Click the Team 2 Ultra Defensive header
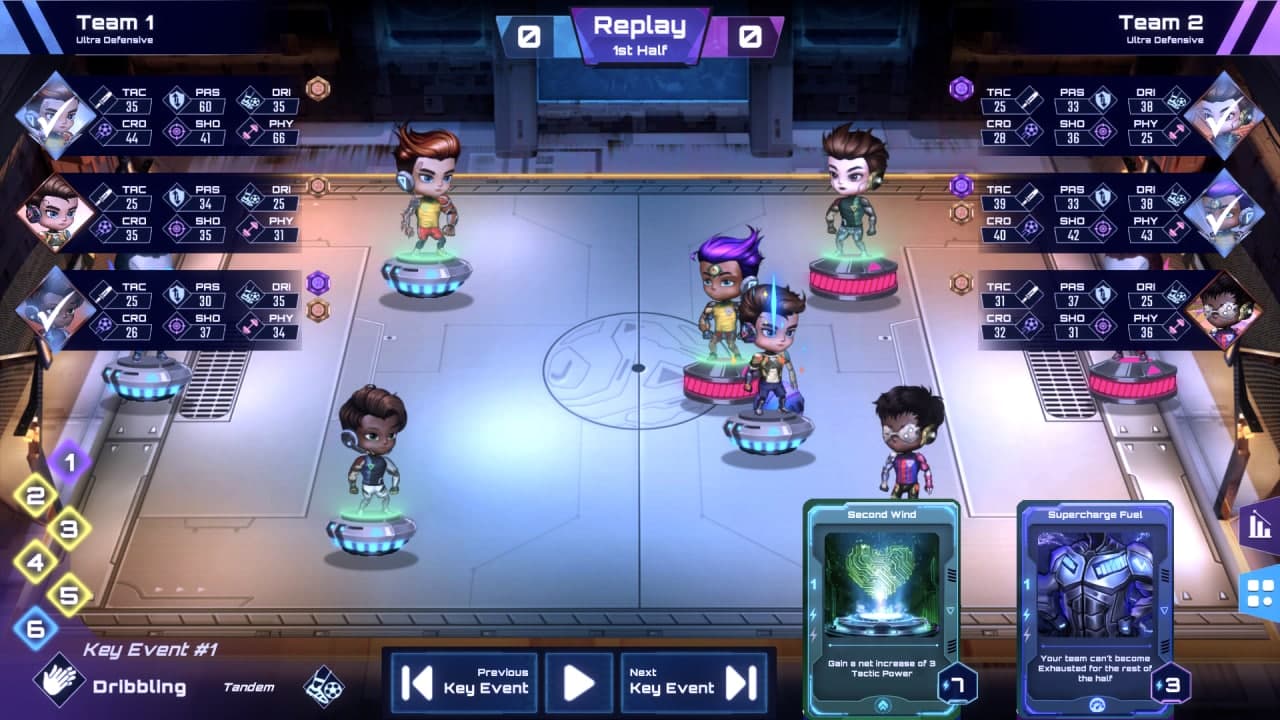The width and height of the screenshot is (1280, 720). [x=1163, y=27]
